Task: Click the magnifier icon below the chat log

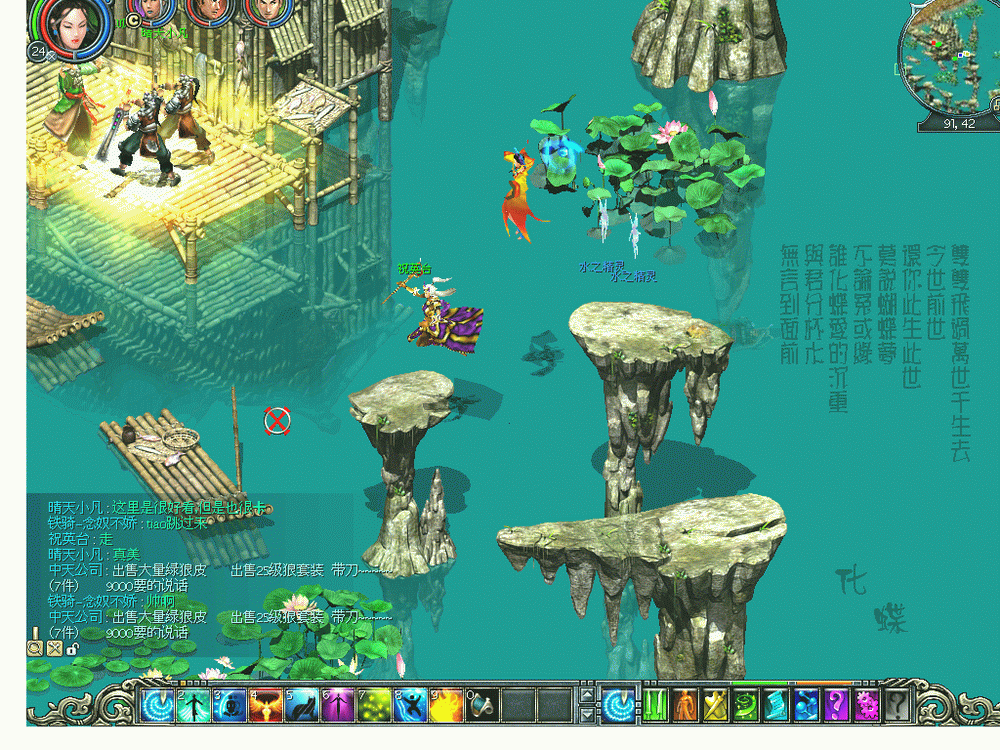Action: tap(35, 648)
